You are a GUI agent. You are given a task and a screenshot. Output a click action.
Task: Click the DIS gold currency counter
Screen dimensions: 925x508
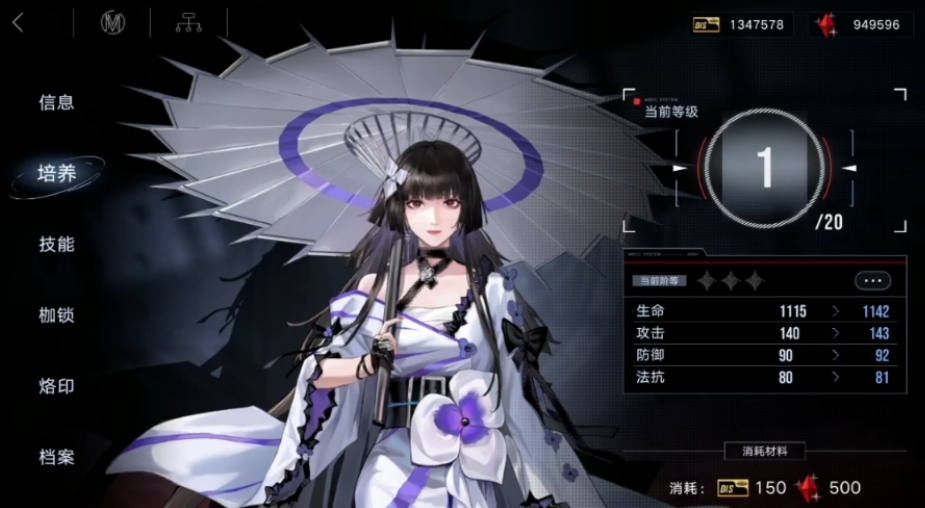(x=742, y=24)
